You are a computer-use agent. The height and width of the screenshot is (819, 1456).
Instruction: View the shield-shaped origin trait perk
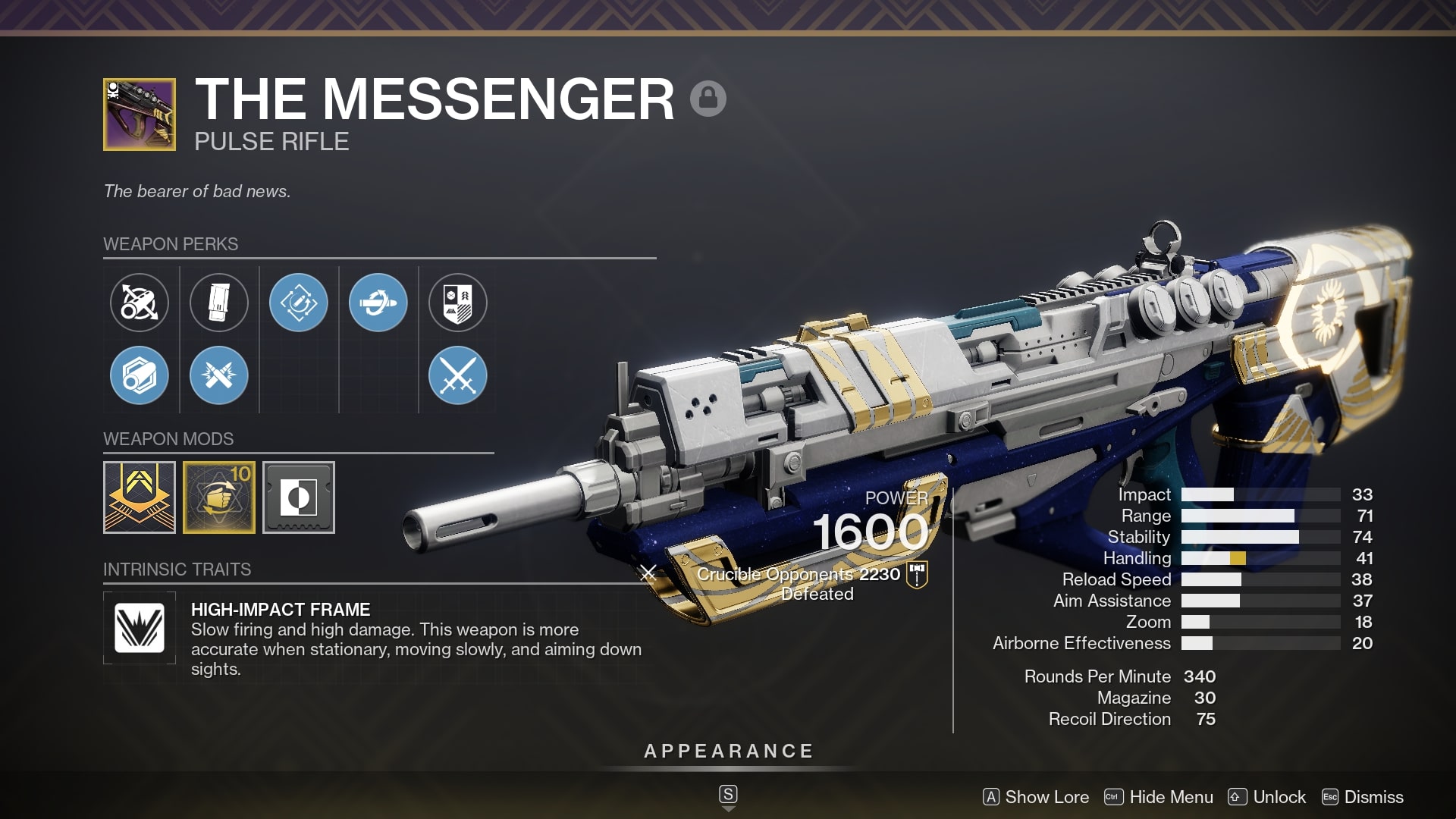pyautogui.click(x=458, y=302)
